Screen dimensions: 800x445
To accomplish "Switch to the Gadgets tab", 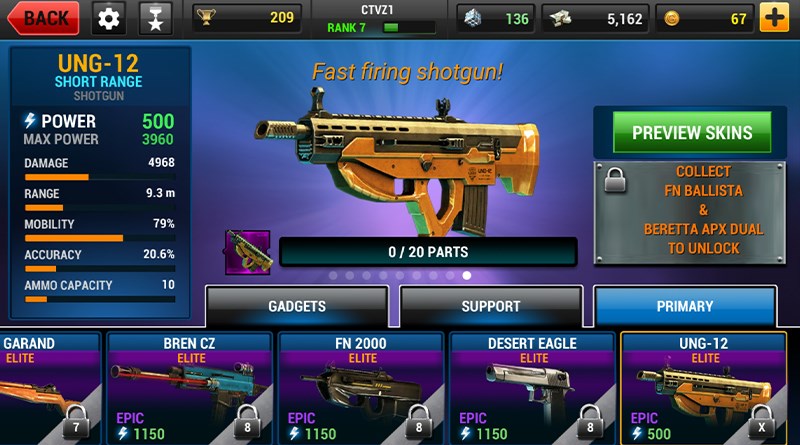I will (297, 306).
